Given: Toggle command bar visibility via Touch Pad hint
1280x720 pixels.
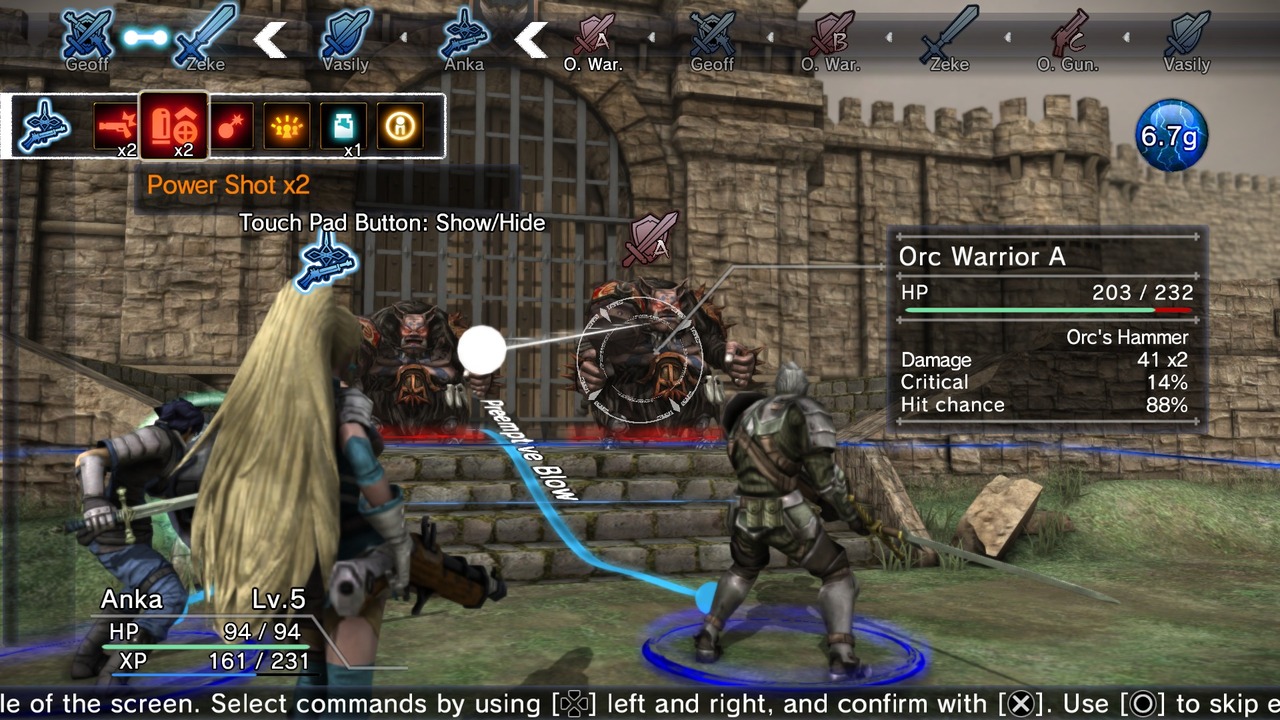Looking at the screenshot, I should point(390,223).
